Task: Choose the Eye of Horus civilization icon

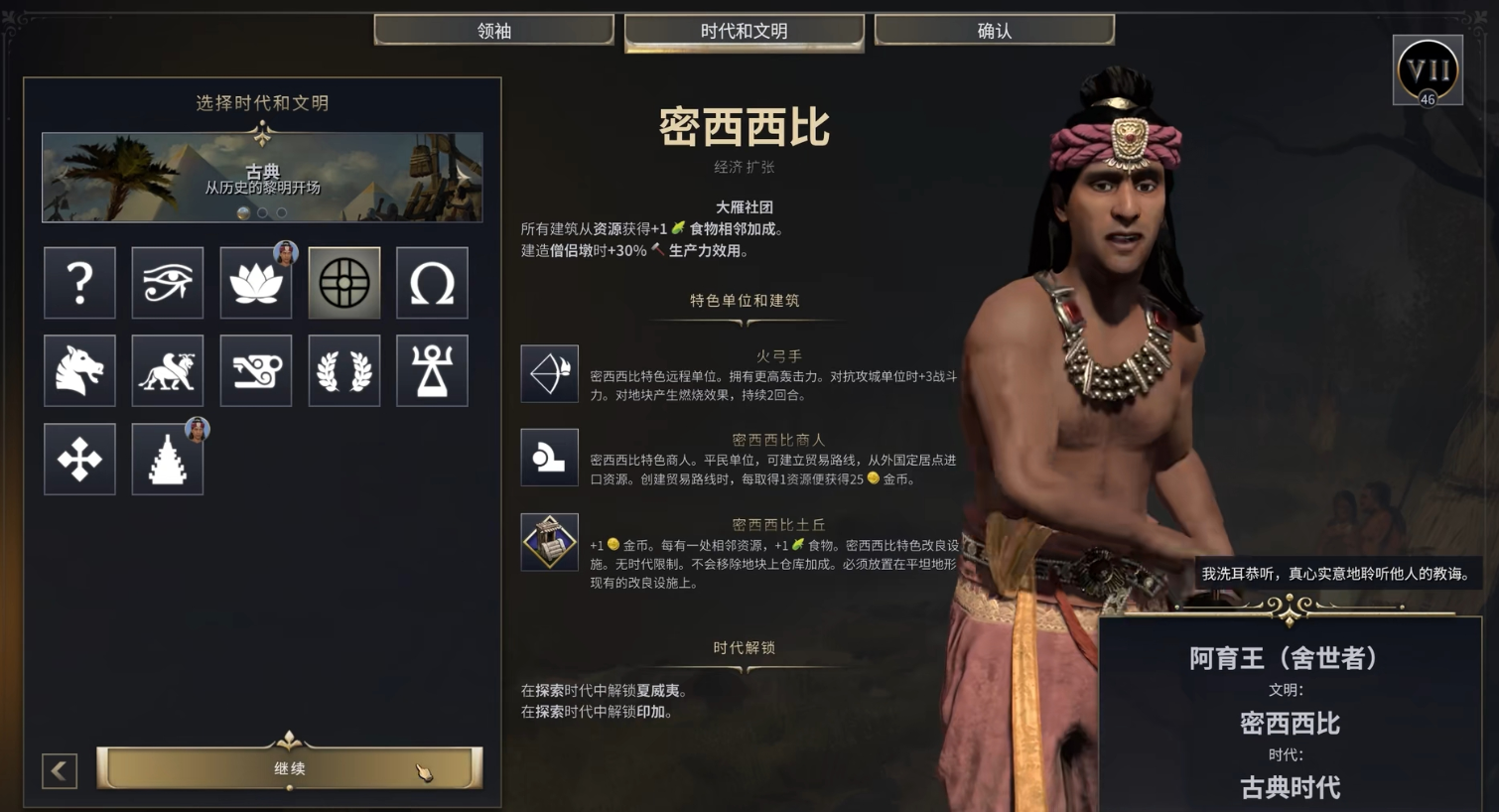Action: (x=167, y=283)
